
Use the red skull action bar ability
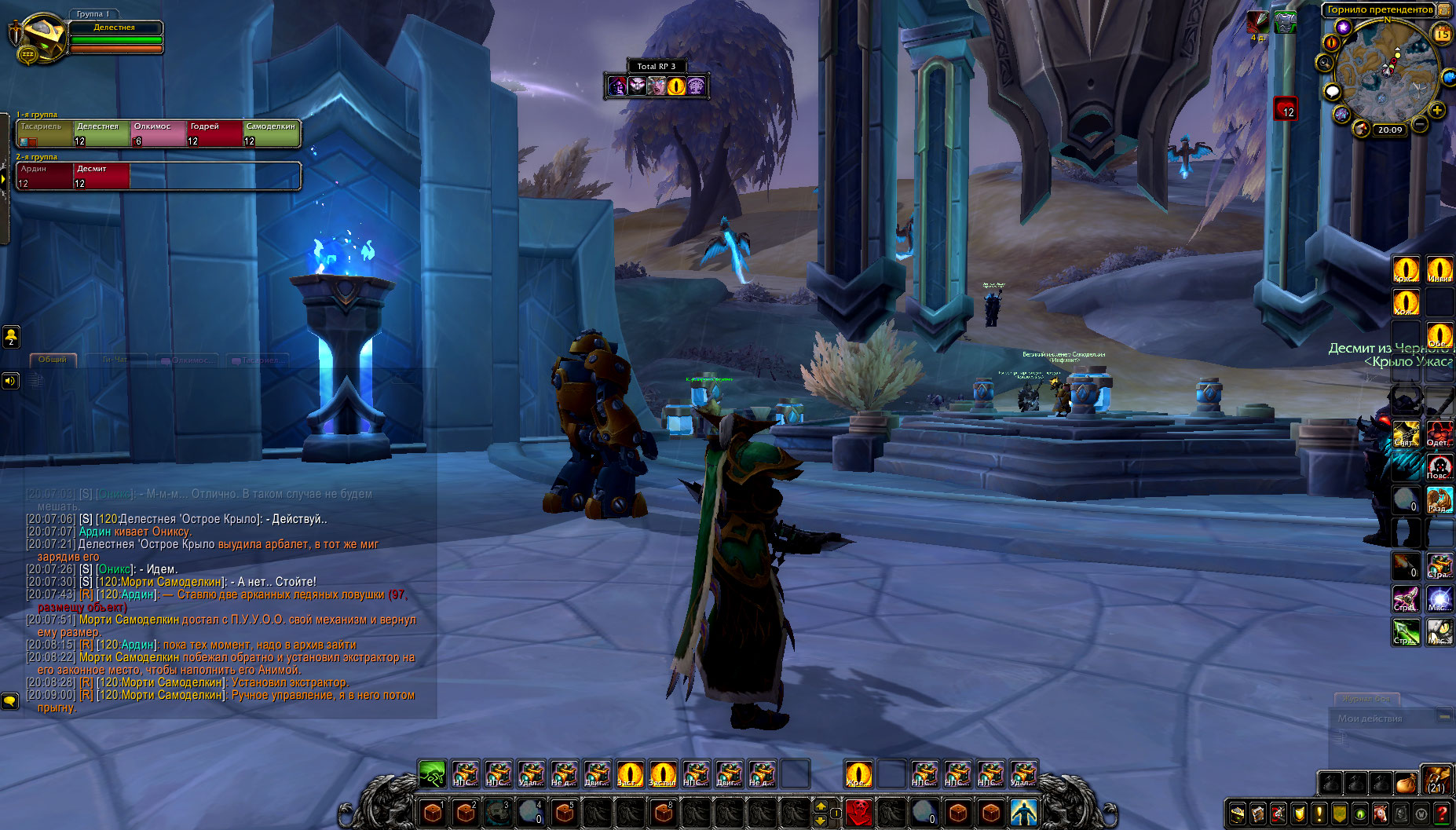click(x=858, y=811)
